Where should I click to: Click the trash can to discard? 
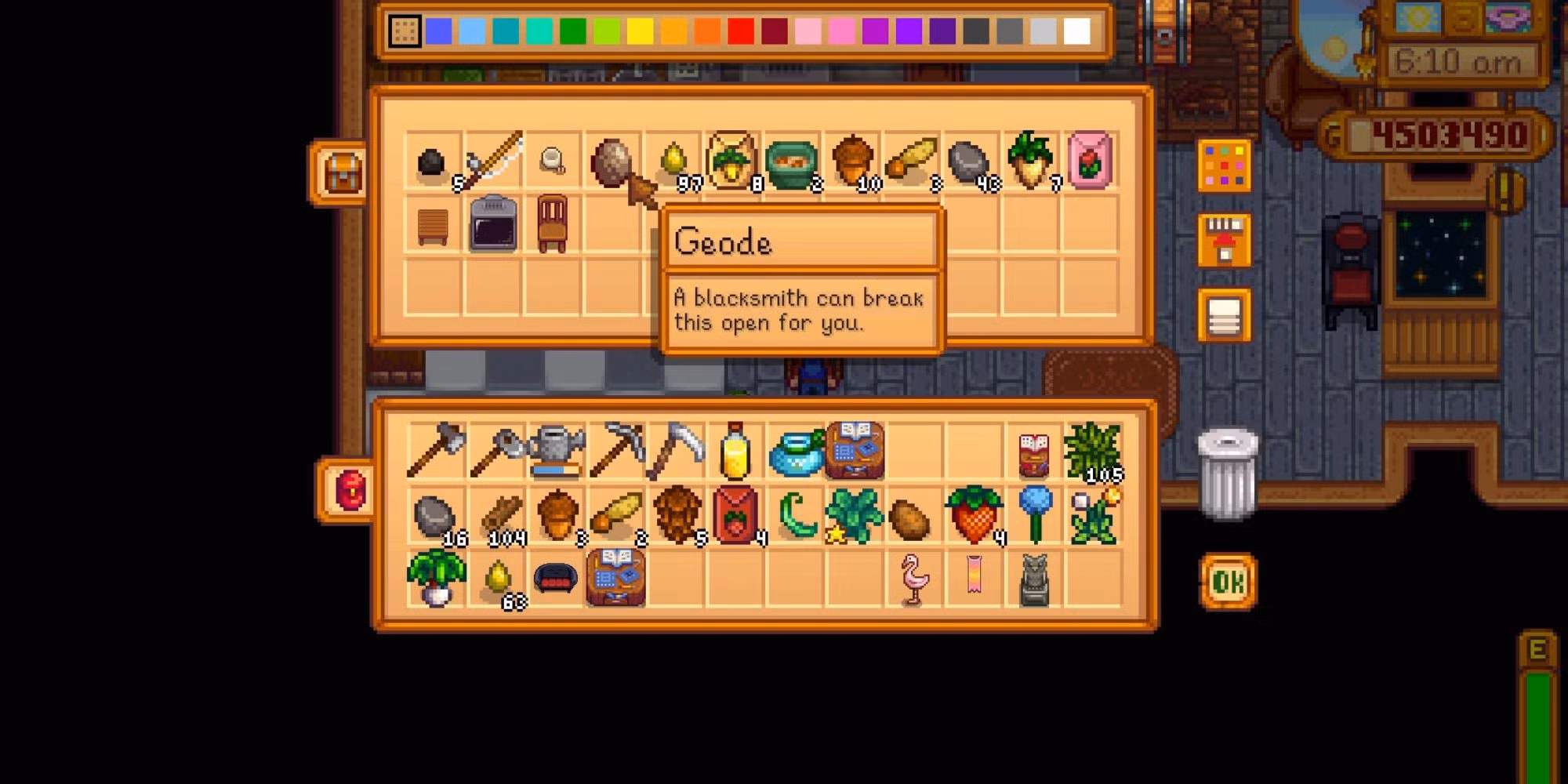click(1227, 473)
